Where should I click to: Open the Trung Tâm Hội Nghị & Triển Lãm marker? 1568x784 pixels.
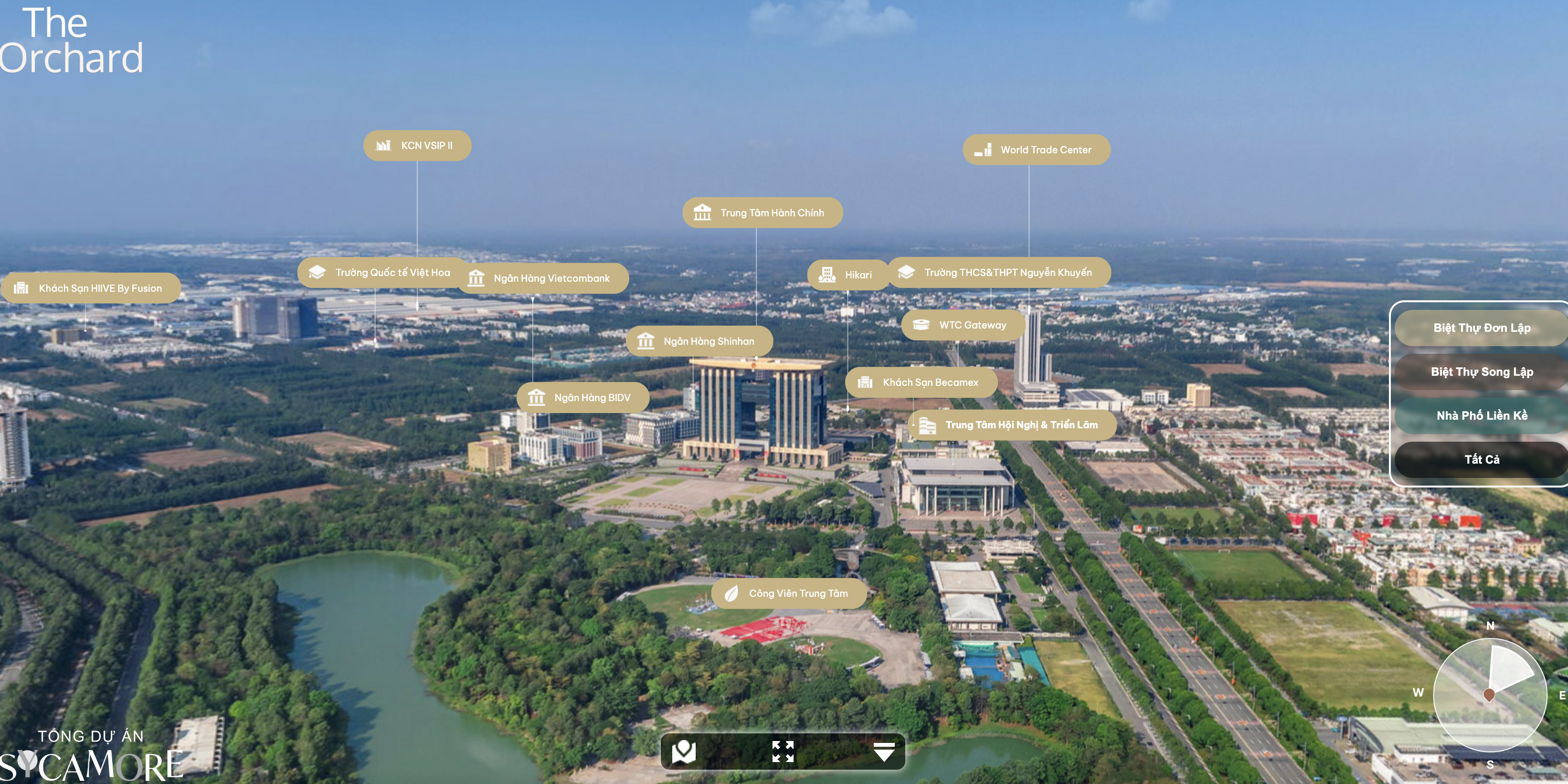pos(1012,425)
